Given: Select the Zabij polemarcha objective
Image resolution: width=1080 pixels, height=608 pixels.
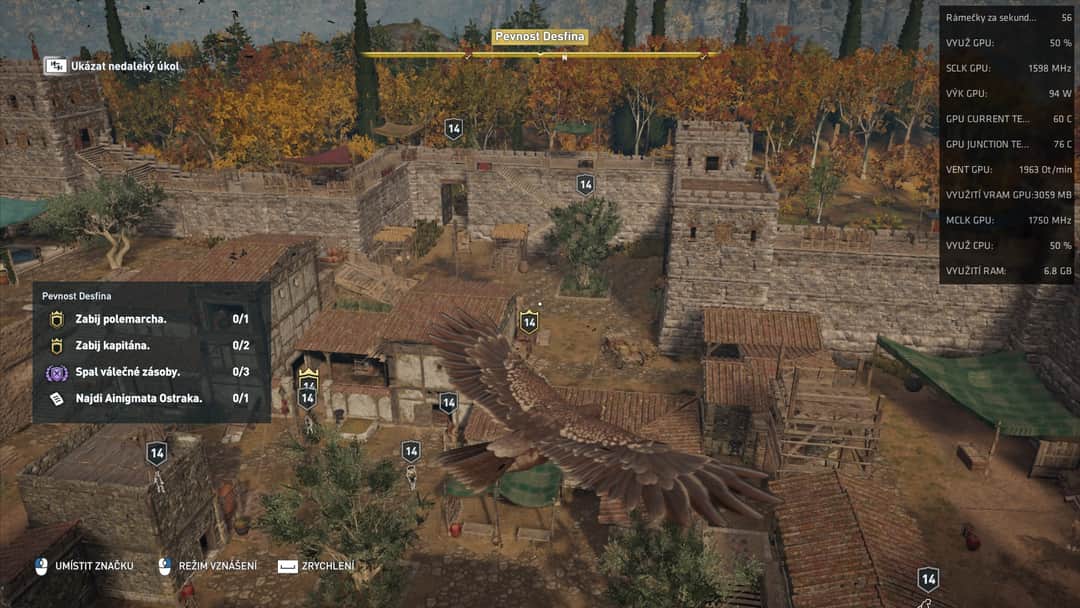Looking at the screenshot, I should point(150,319).
